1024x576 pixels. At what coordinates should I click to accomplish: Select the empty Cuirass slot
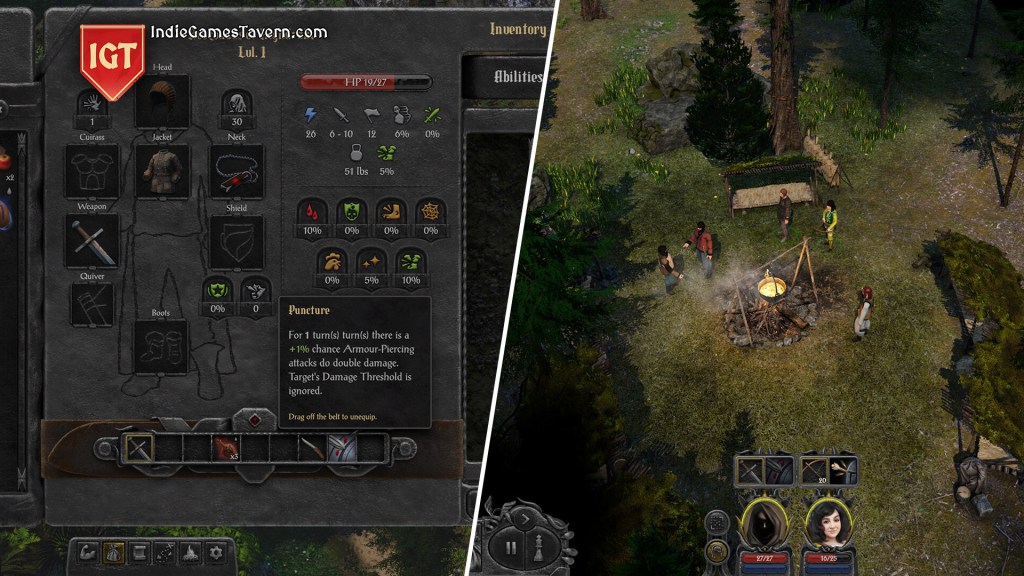tap(92, 171)
